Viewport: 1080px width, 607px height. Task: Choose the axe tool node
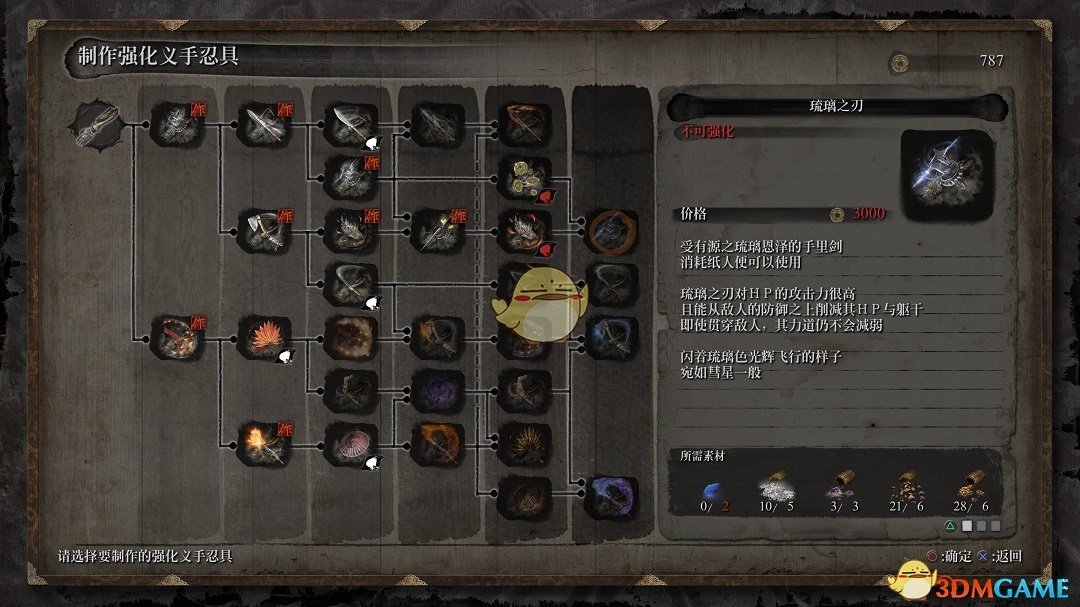[263, 231]
